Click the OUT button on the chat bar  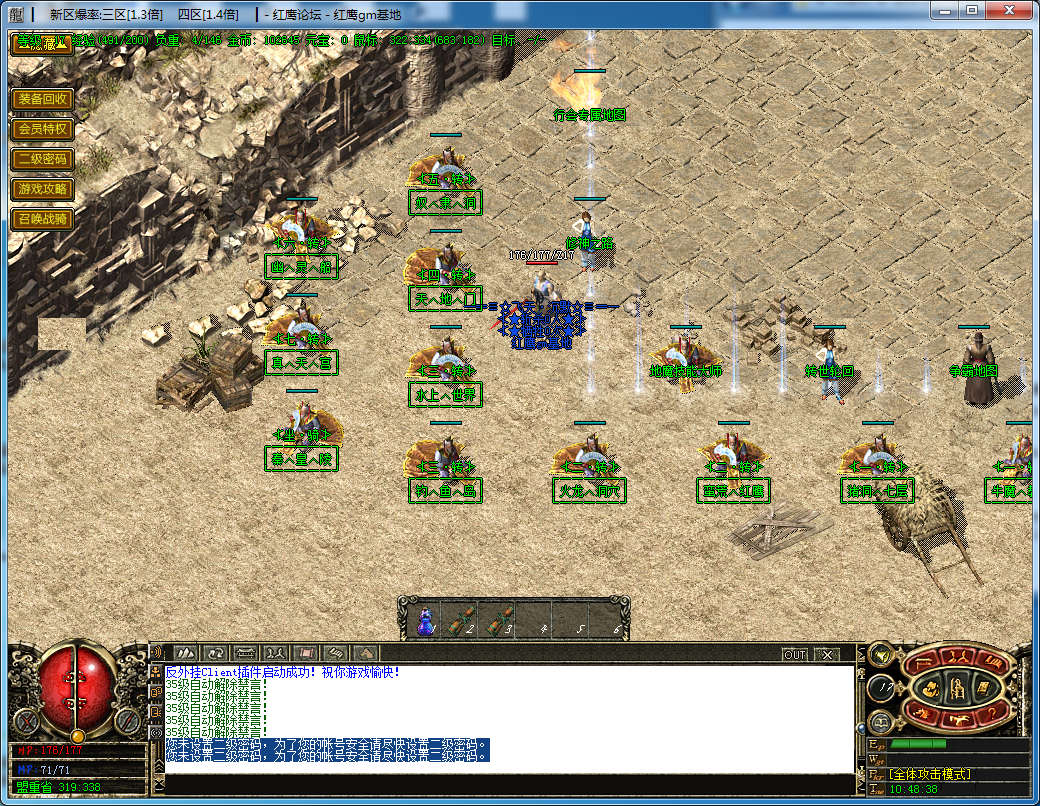pyautogui.click(x=794, y=655)
